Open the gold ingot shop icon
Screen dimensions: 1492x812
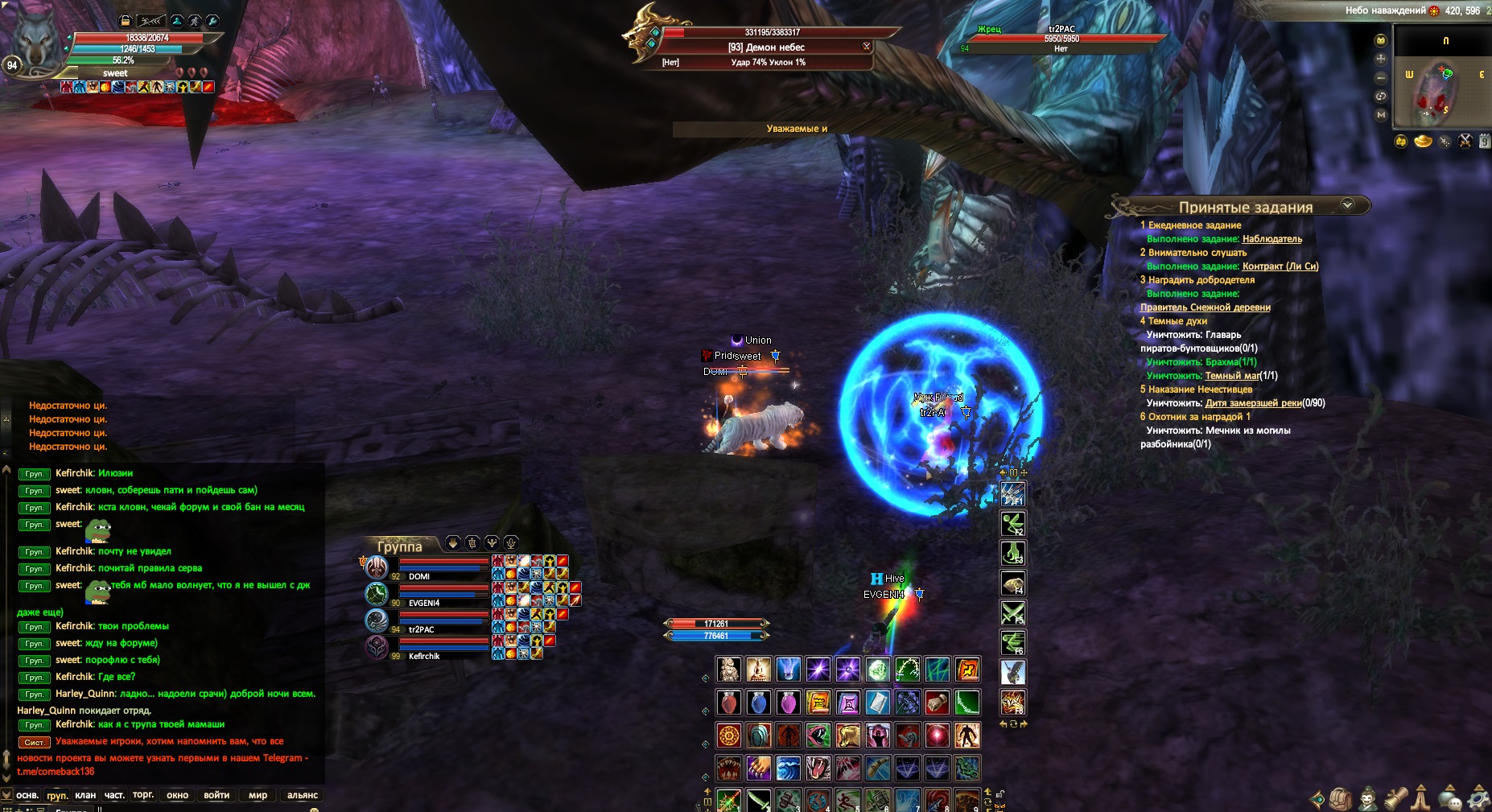coord(1423,142)
